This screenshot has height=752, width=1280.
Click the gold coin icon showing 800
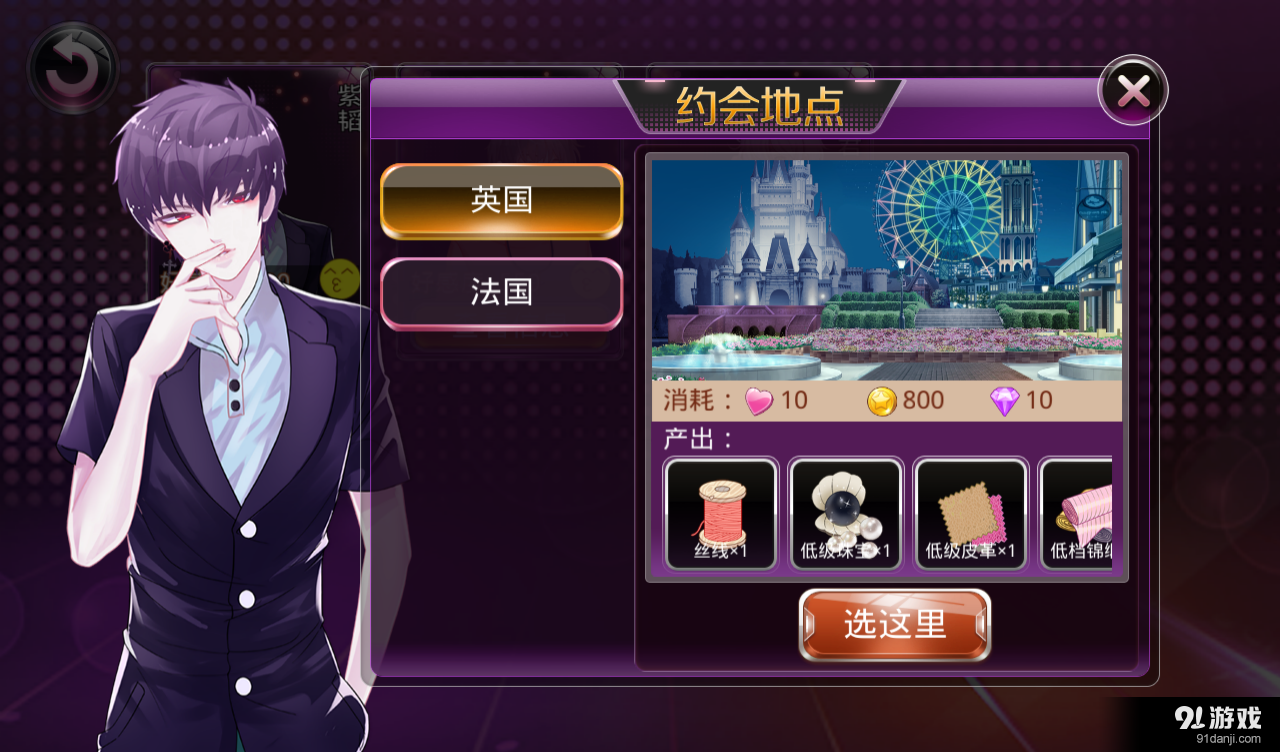click(879, 400)
